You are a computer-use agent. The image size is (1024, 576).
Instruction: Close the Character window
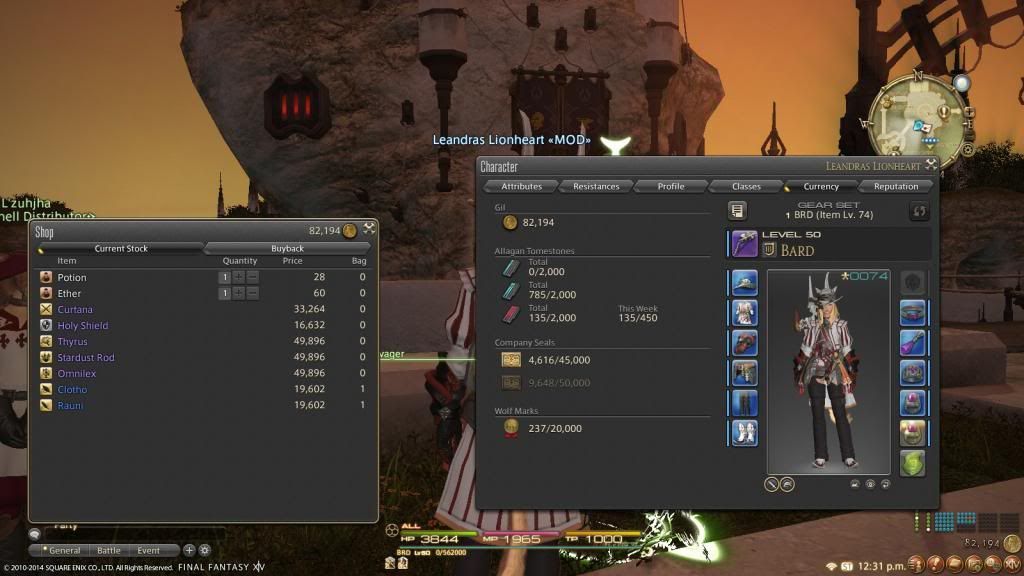point(931,165)
